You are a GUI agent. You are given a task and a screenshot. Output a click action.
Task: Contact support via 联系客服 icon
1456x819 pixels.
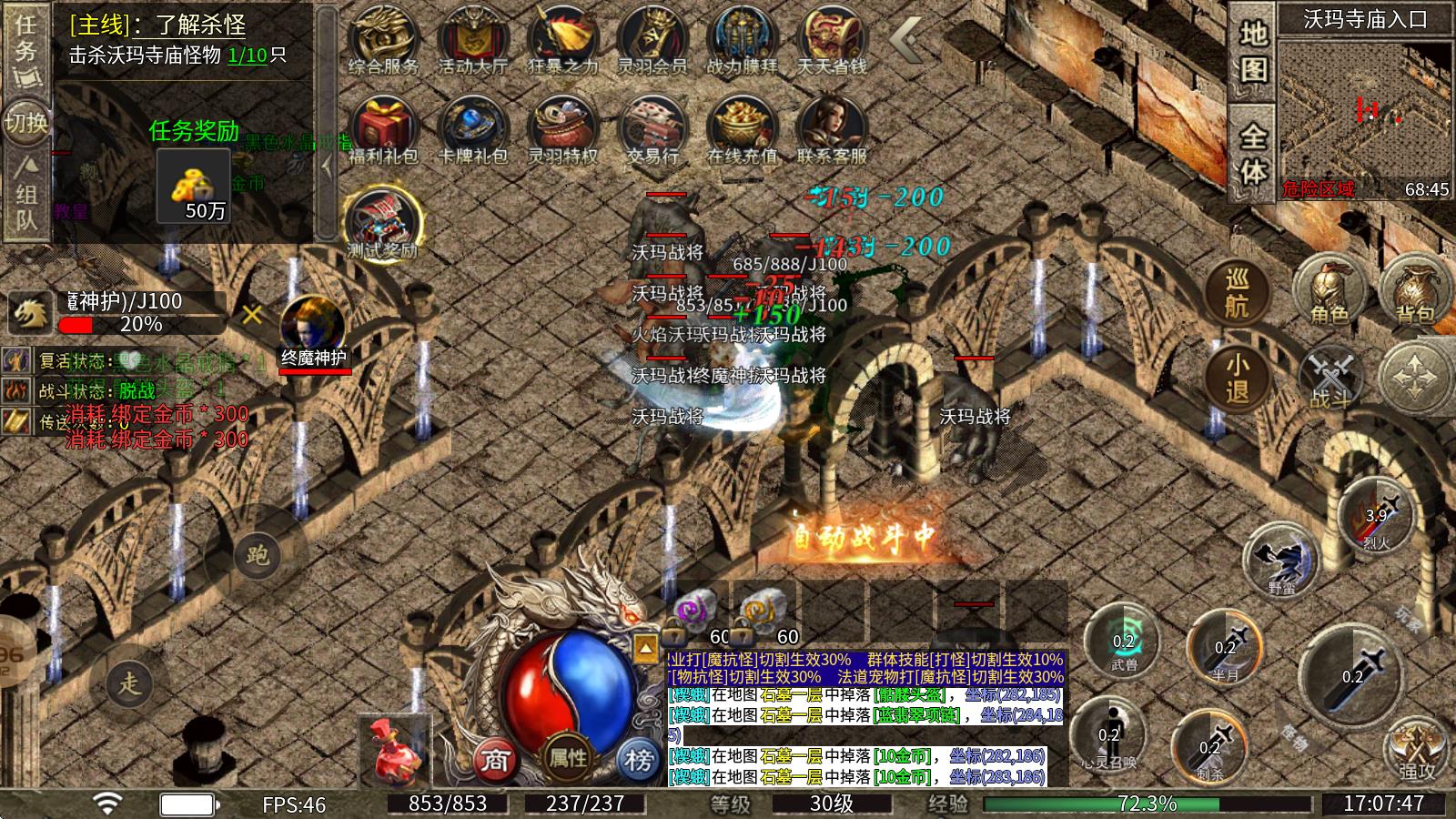click(831, 130)
